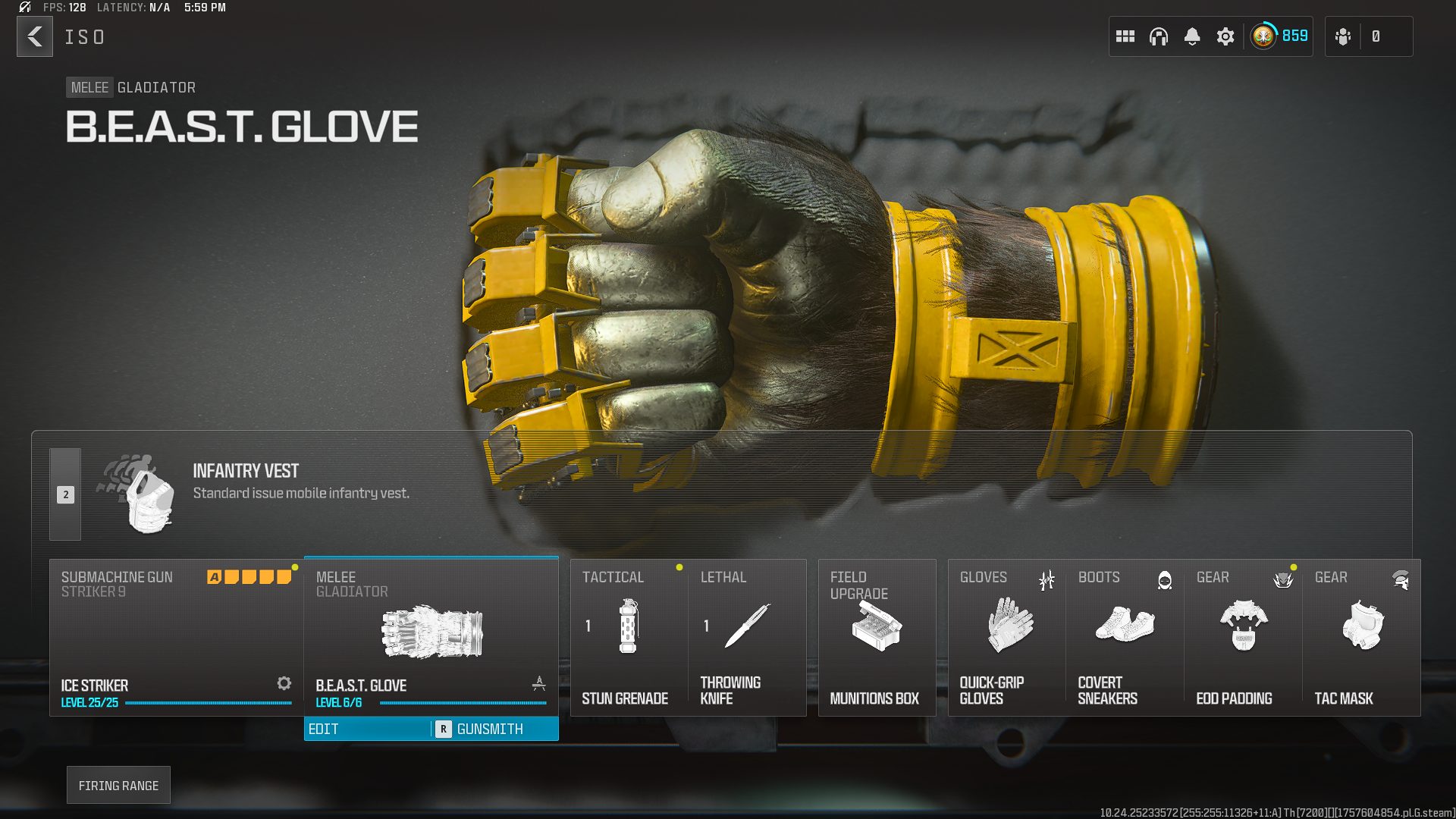Image resolution: width=1456 pixels, height=819 pixels.
Task: Select the Quick-Grip Gloves slot
Action: 1007,637
